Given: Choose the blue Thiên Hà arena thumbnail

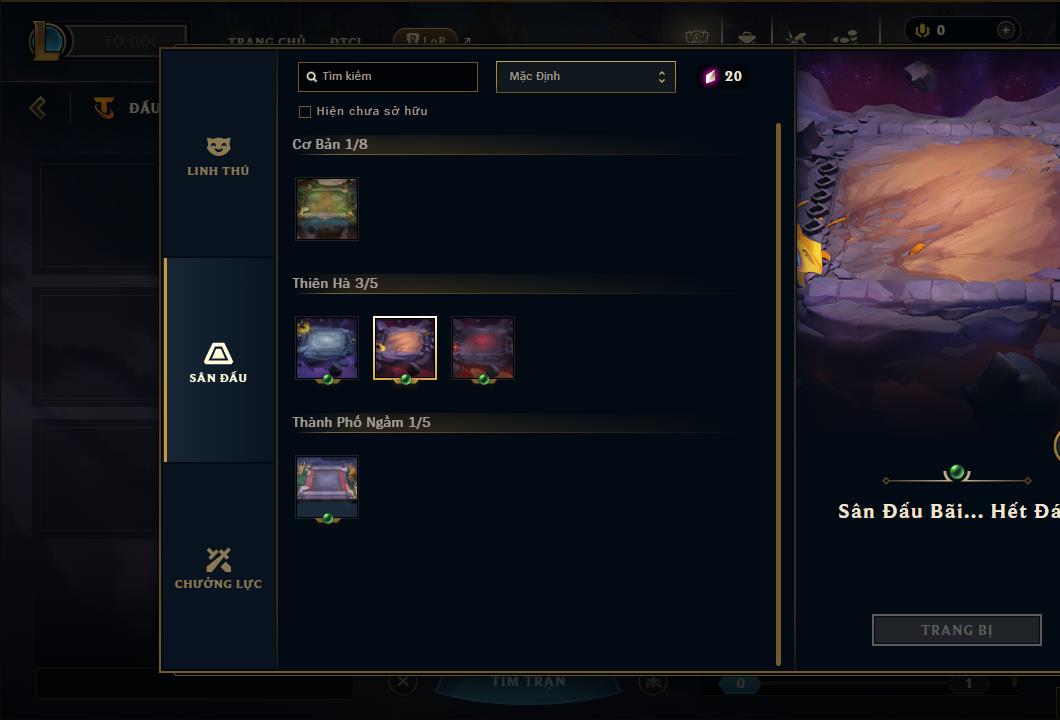Looking at the screenshot, I should pyautogui.click(x=327, y=348).
